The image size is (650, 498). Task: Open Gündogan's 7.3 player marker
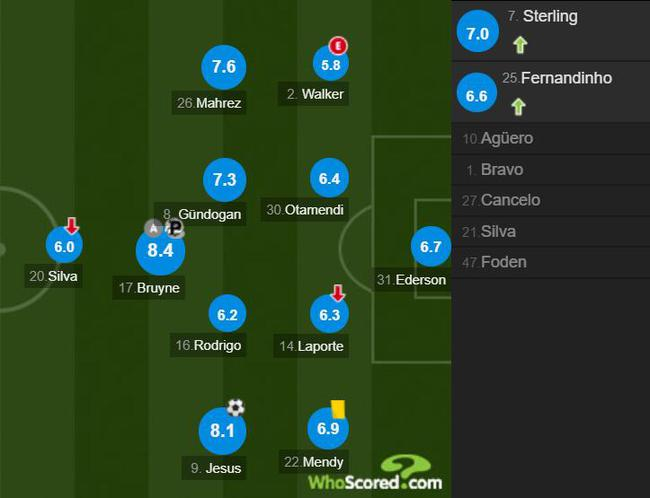(224, 180)
